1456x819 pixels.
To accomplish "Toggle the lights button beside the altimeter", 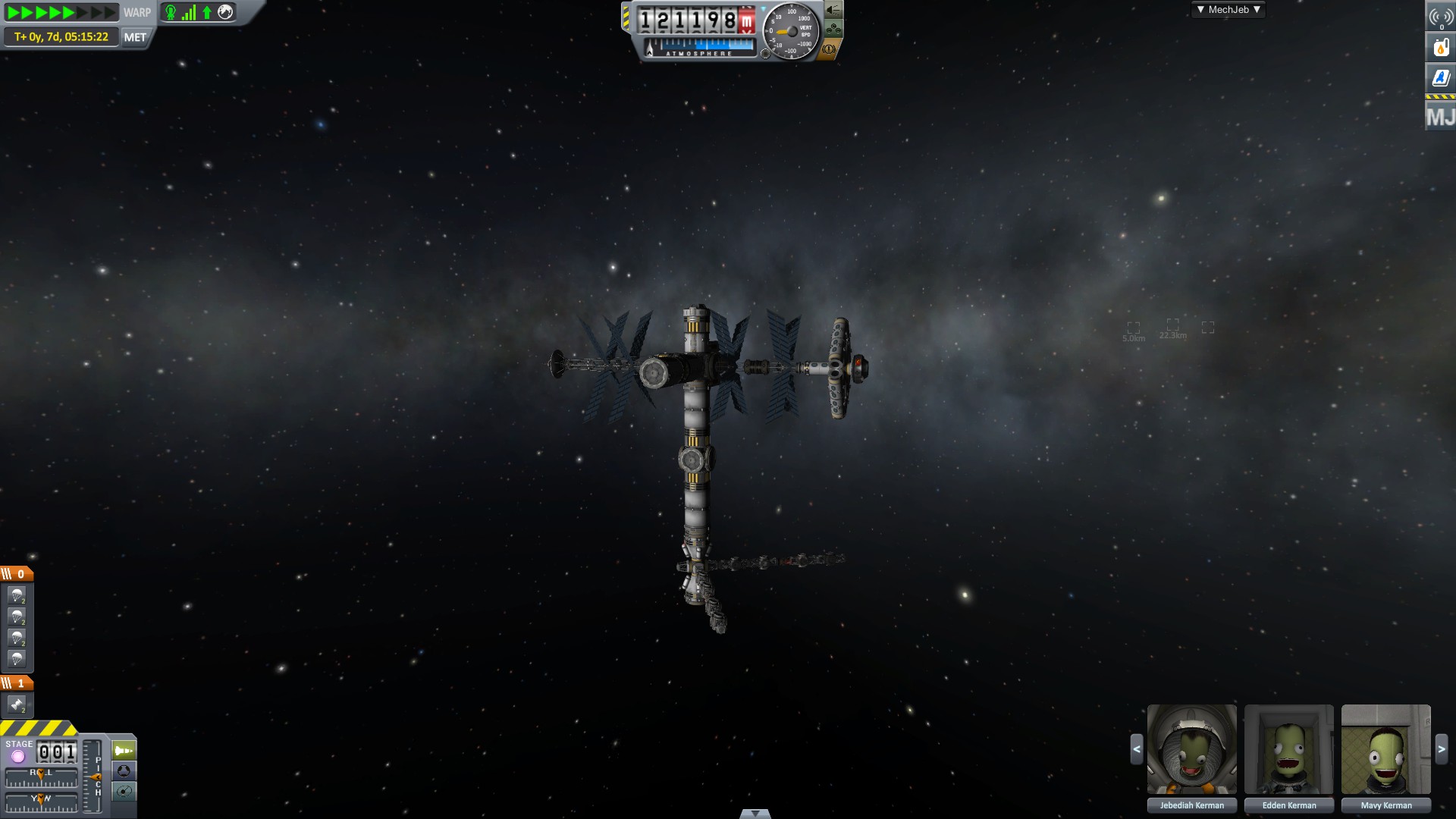I will click(x=833, y=10).
